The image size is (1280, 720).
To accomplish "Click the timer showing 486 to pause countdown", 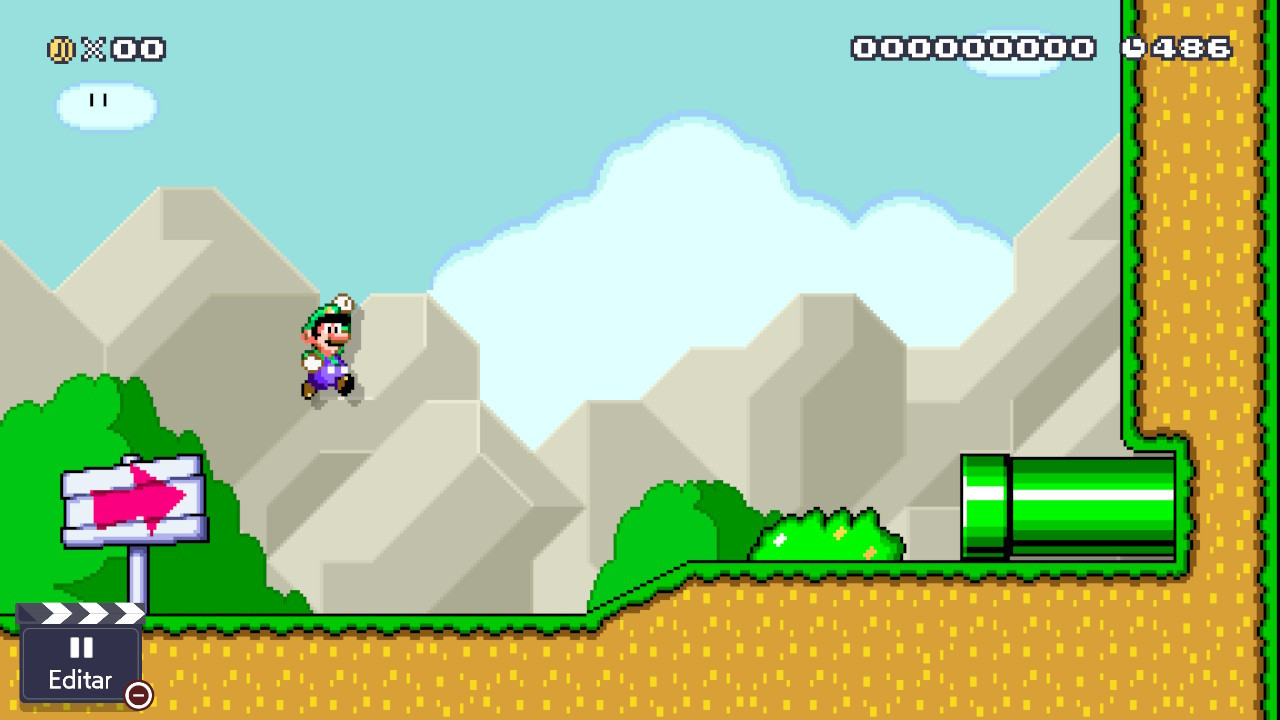I will point(1190,46).
